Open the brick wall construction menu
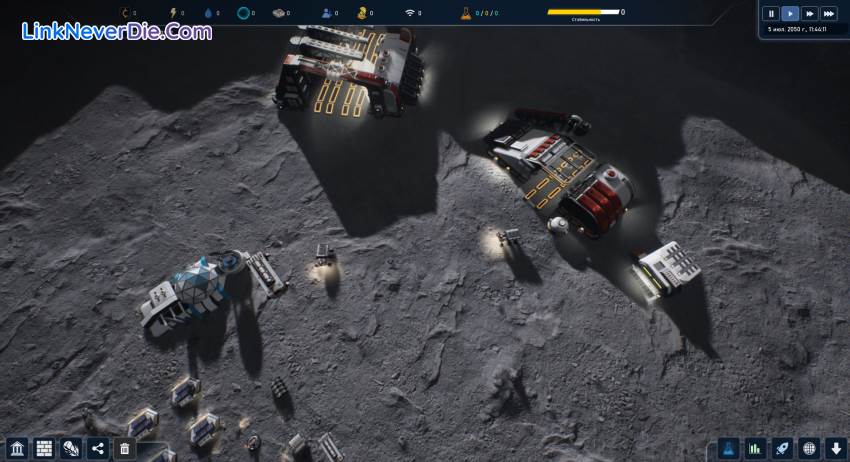Screen dimensions: 850x462 pyautogui.click(x=43, y=448)
